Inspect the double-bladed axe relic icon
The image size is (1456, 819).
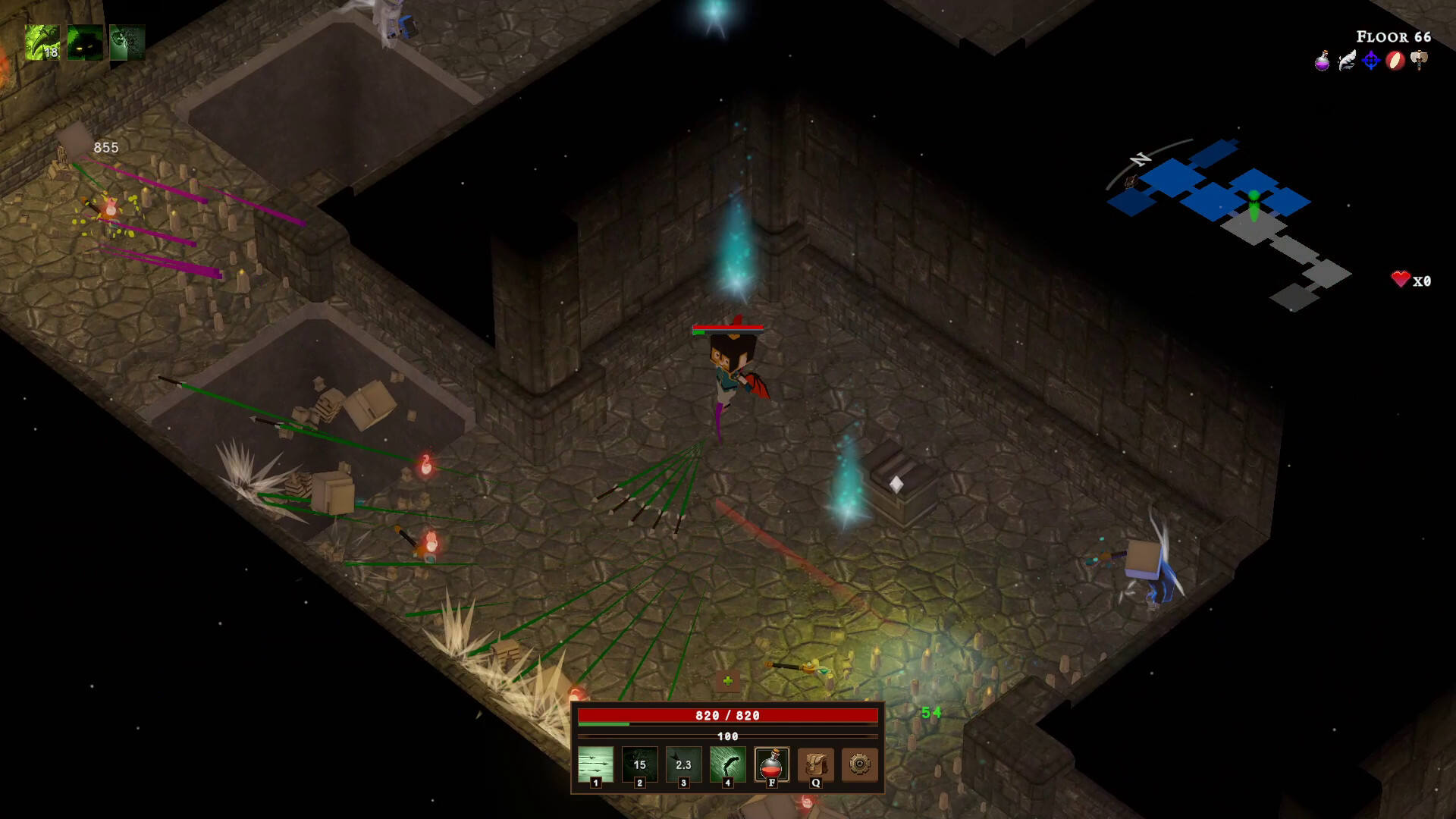coord(1420,61)
